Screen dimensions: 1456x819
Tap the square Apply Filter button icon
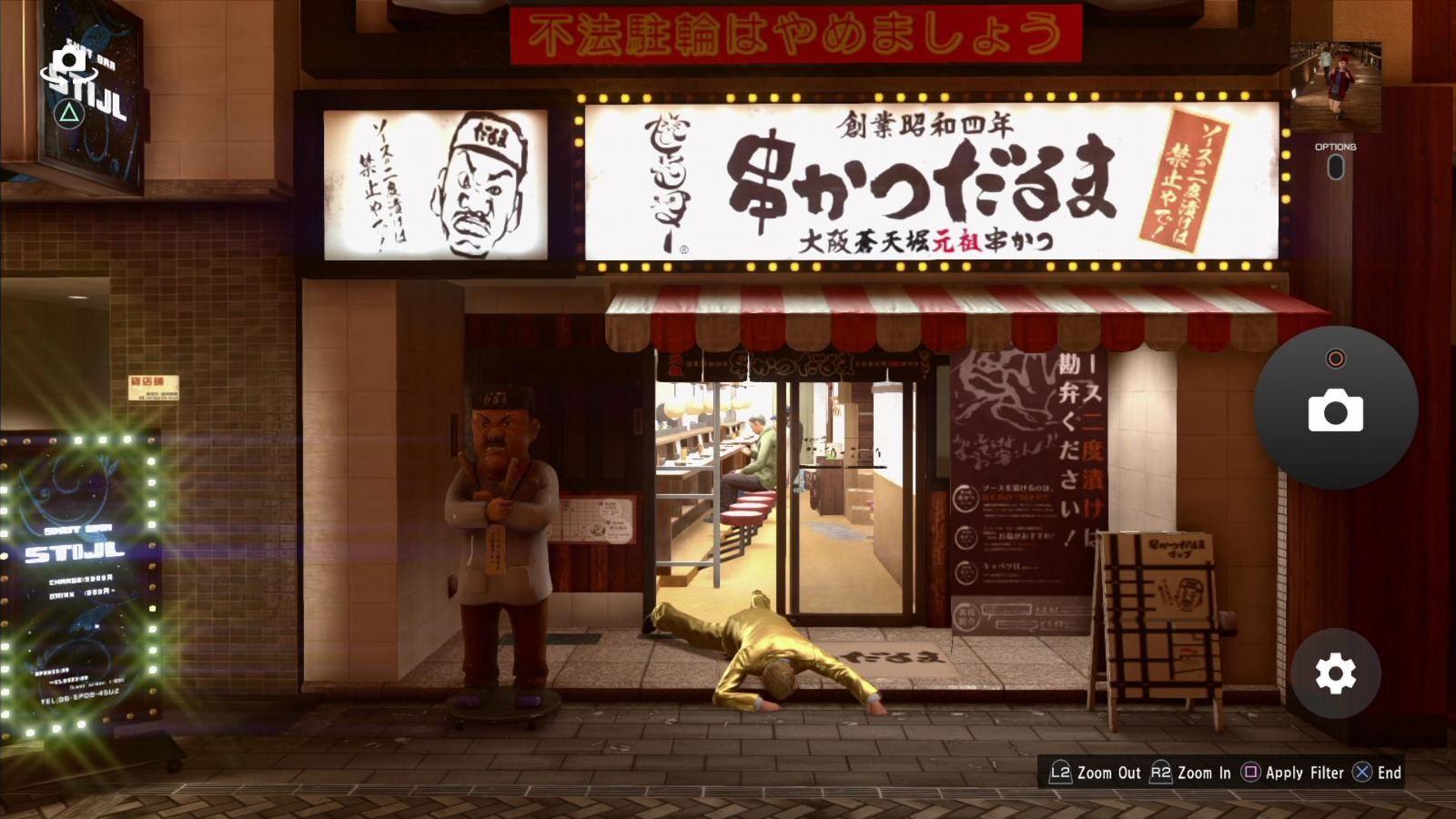pyautogui.click(x=1253, y=773)
